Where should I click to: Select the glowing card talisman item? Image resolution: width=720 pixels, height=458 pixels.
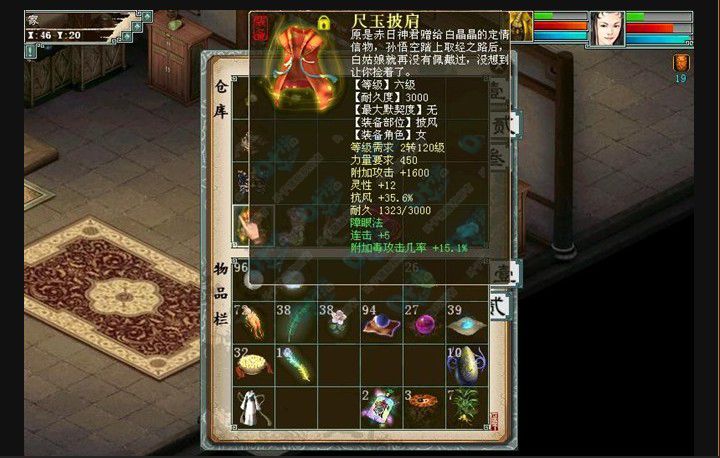click(381, 407)
